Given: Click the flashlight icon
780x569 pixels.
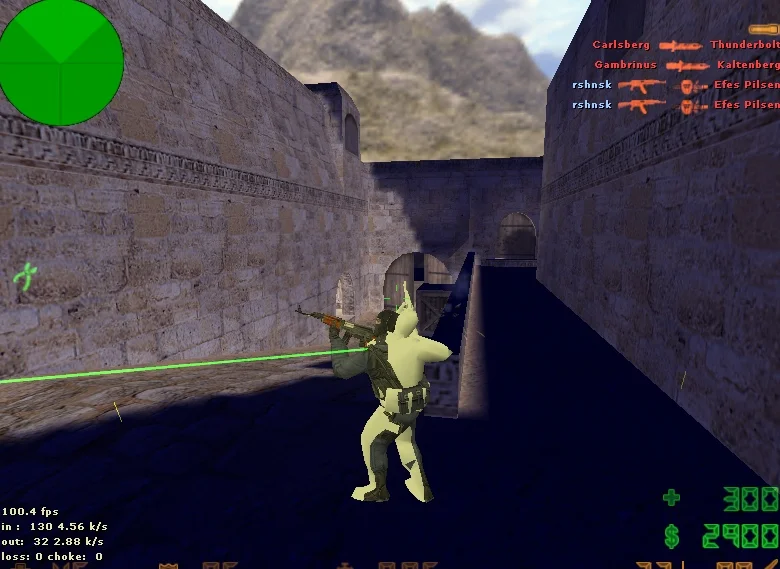Looking at the screenshot, I should pyautogui.click(x=764, y=29).
